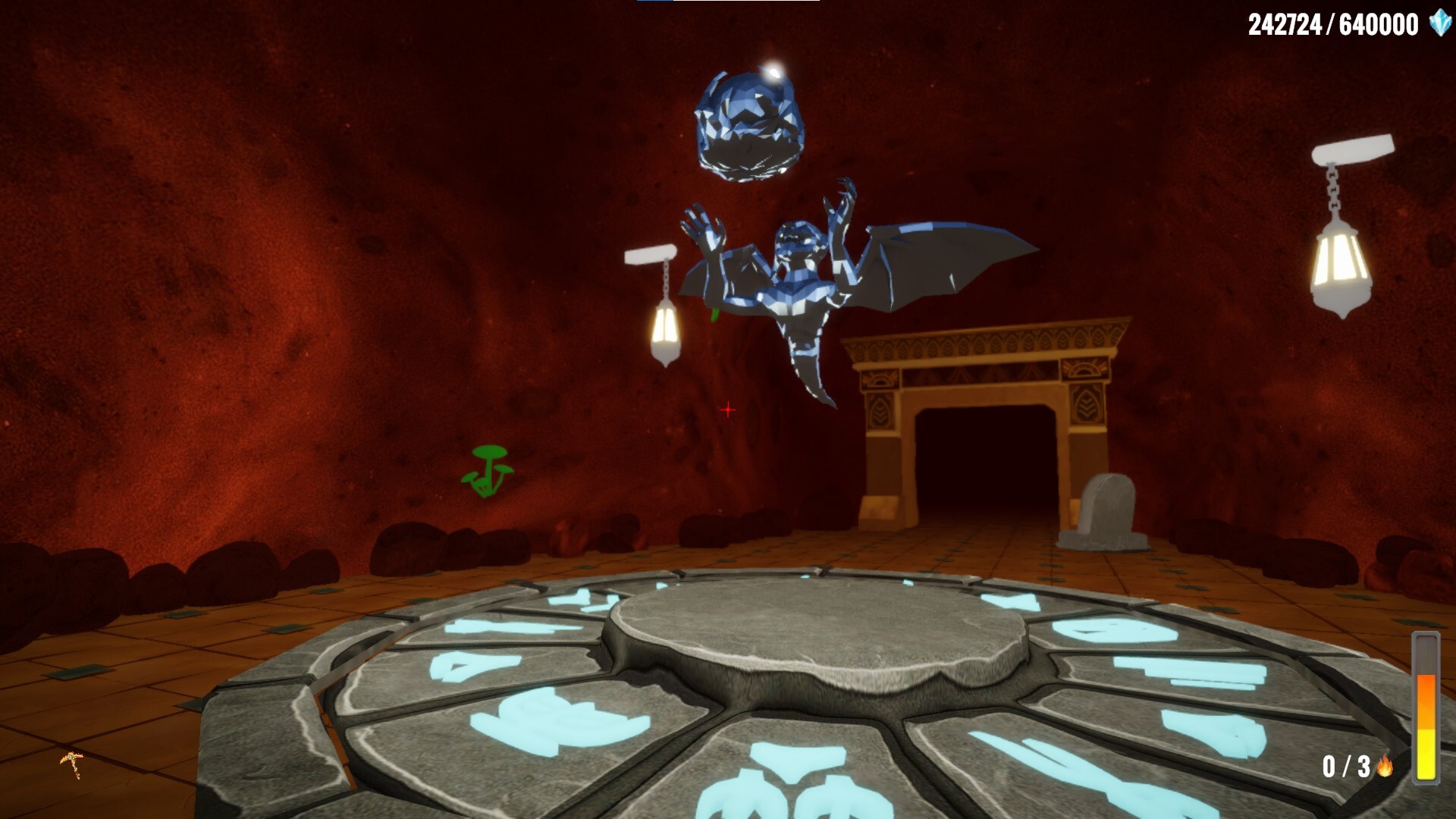
Task: Click the red crosshair in screen center
Action: (x=727, y=409)
